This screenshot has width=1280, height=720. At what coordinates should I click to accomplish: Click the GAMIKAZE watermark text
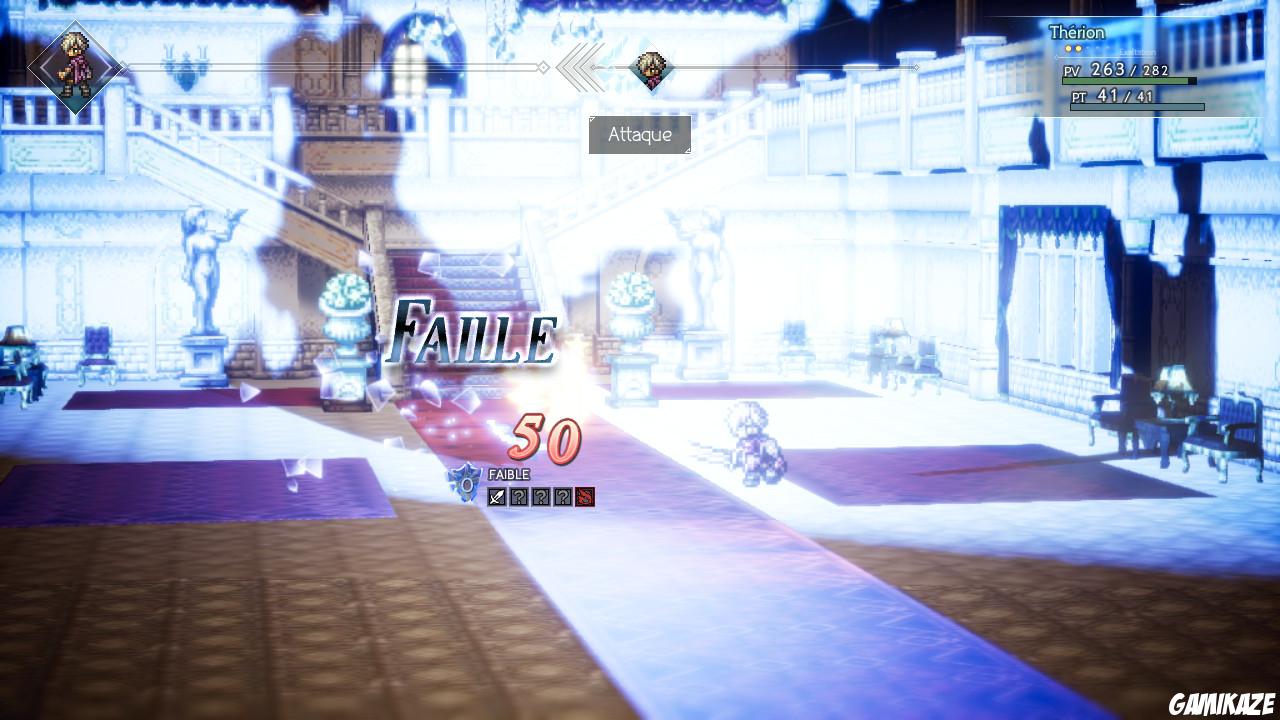[x=1222, y=703]
